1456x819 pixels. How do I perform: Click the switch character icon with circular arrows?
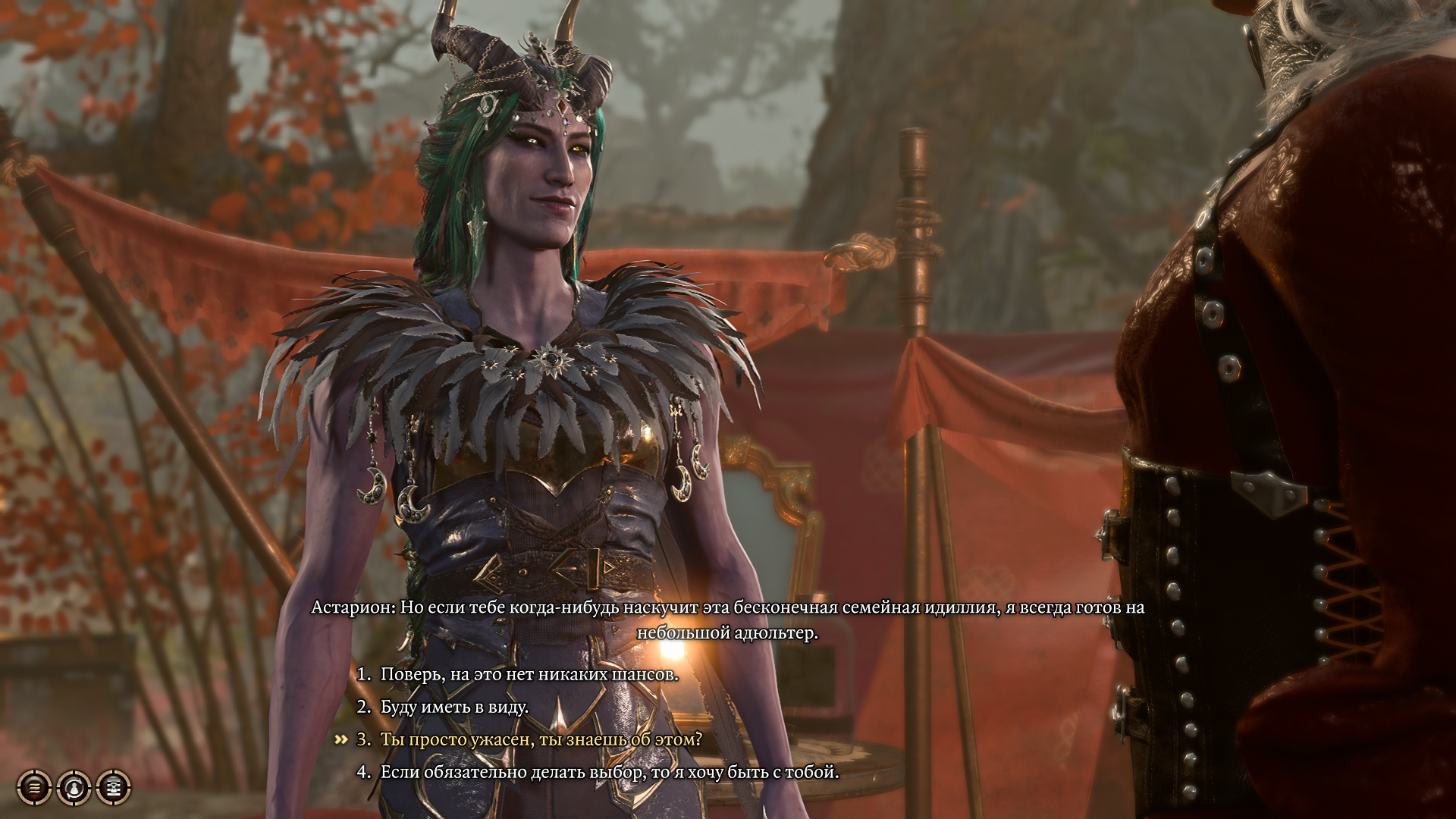[74, 788]
